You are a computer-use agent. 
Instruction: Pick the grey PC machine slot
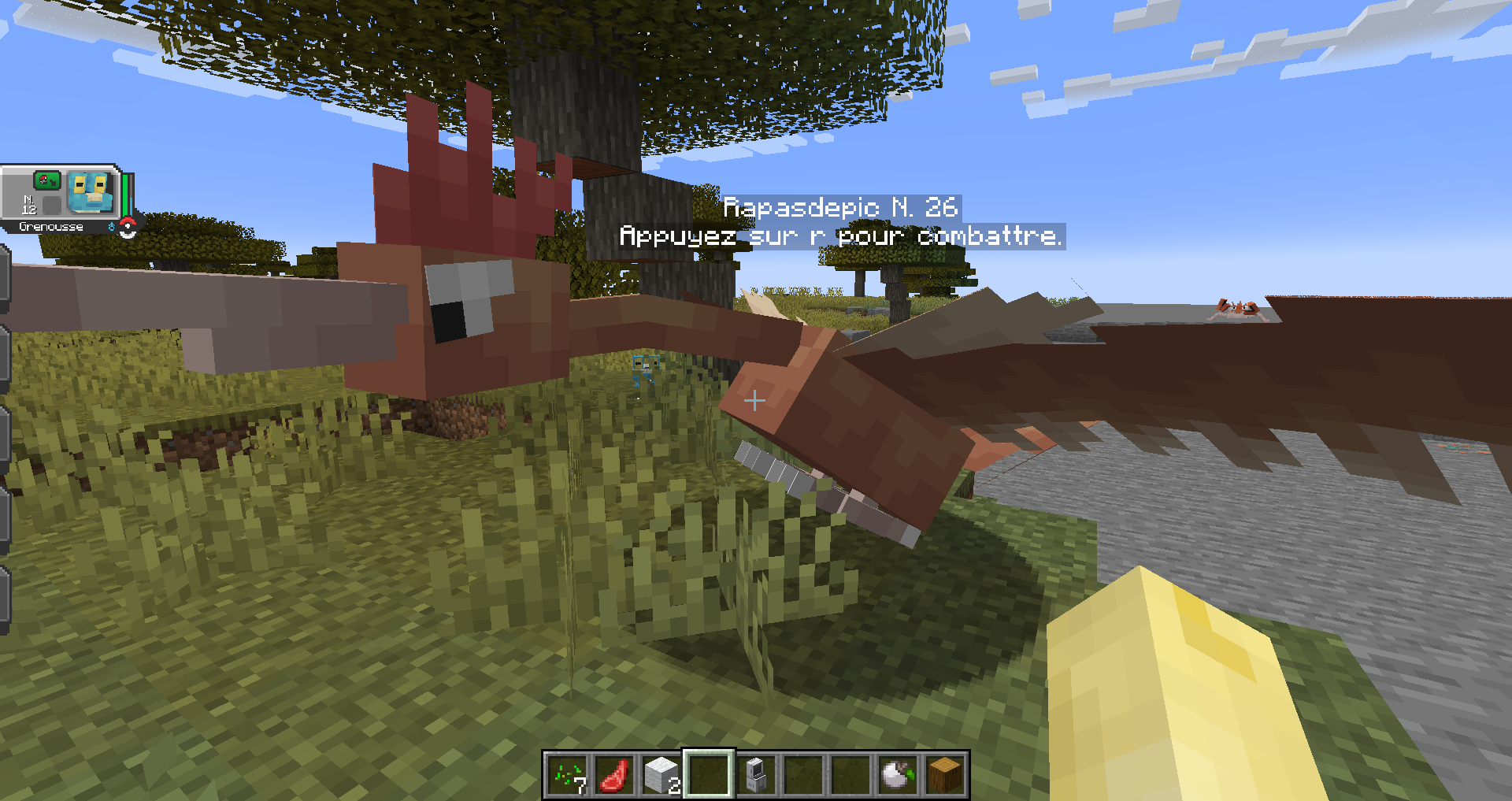pos(756,775)
